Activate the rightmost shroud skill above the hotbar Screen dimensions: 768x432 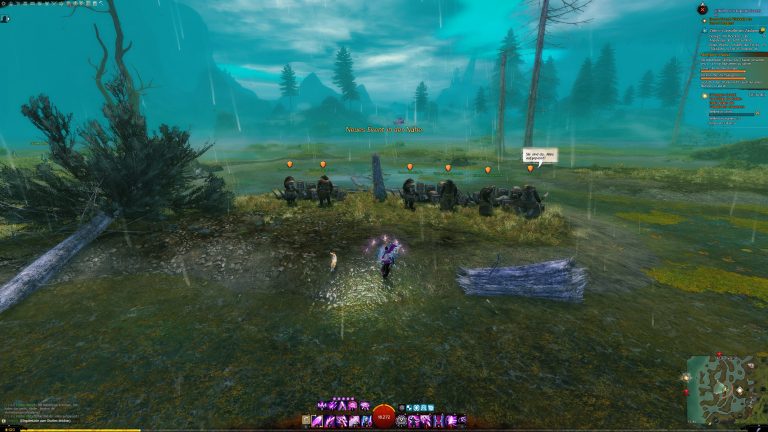(365, 405)
